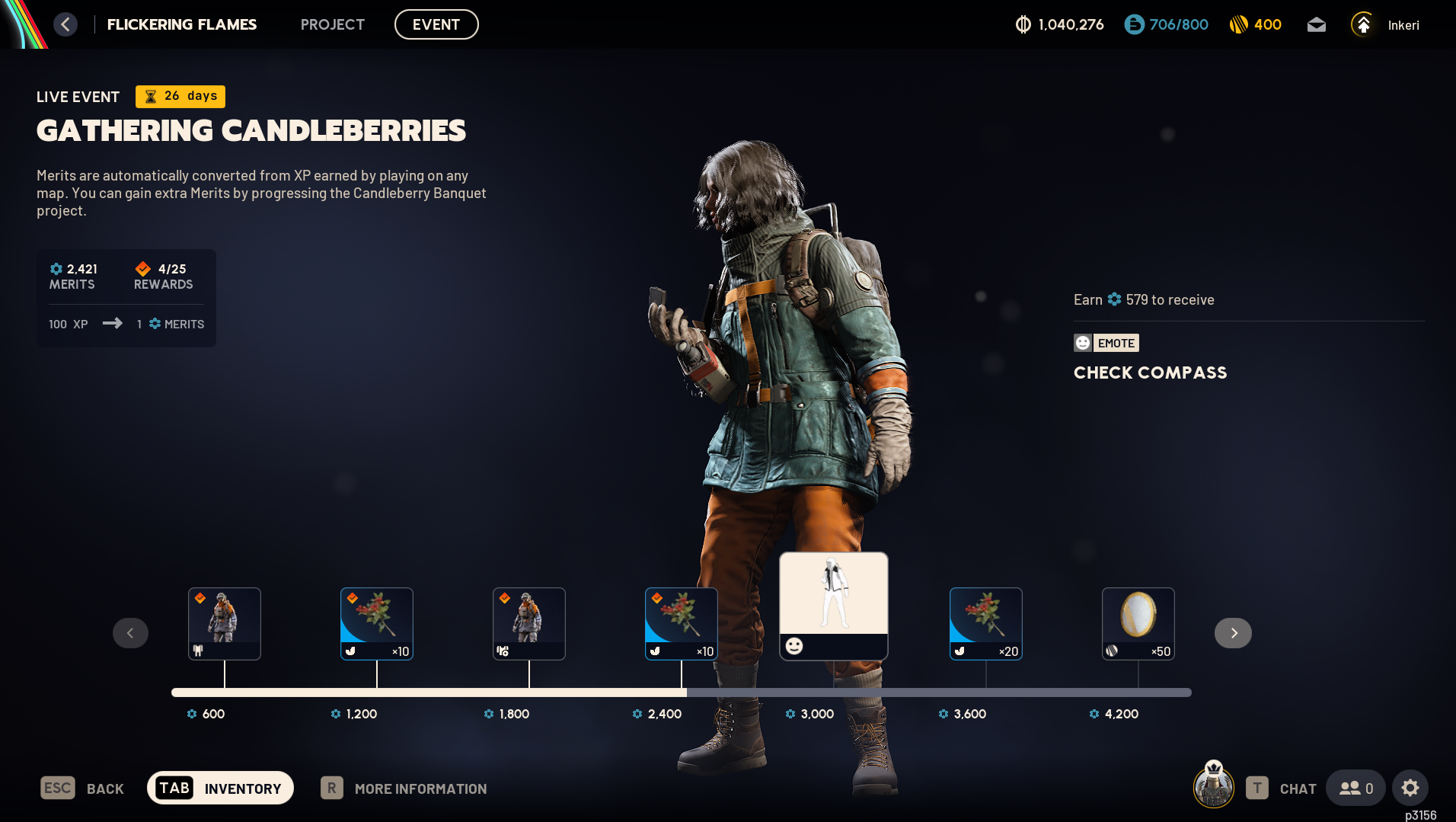Select the Event tab
Image resolution: width=1456 pixels, height=822 pixels.
[x=436, y=24]
